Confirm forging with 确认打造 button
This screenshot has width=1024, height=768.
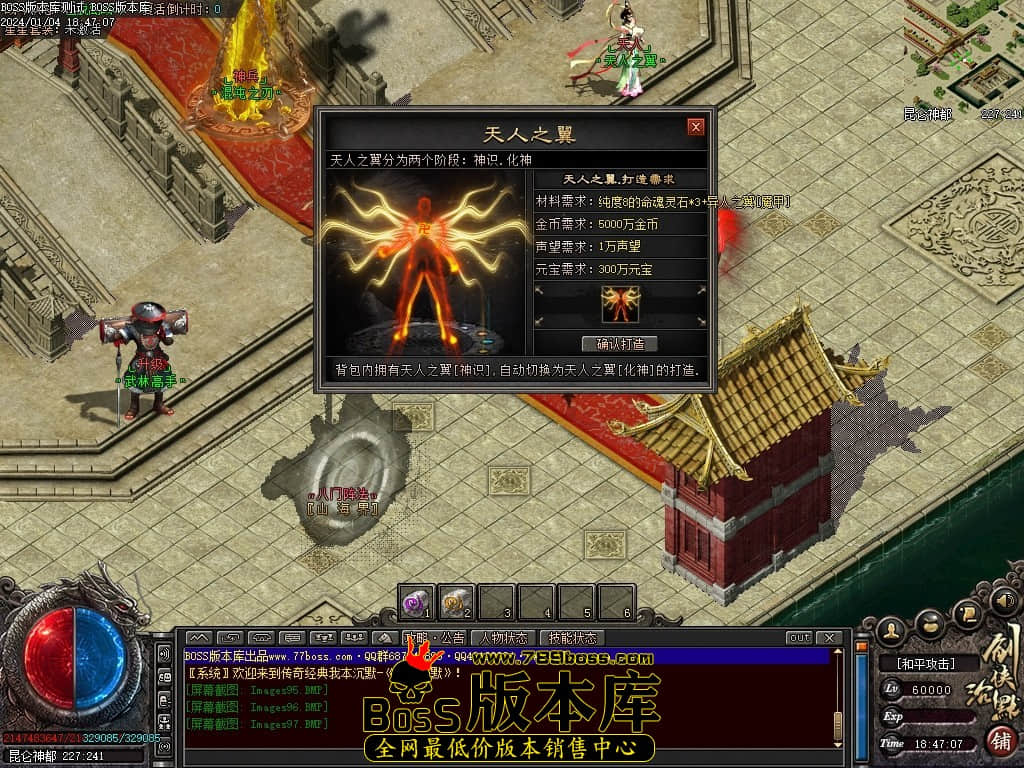click(x=620, y=344)
